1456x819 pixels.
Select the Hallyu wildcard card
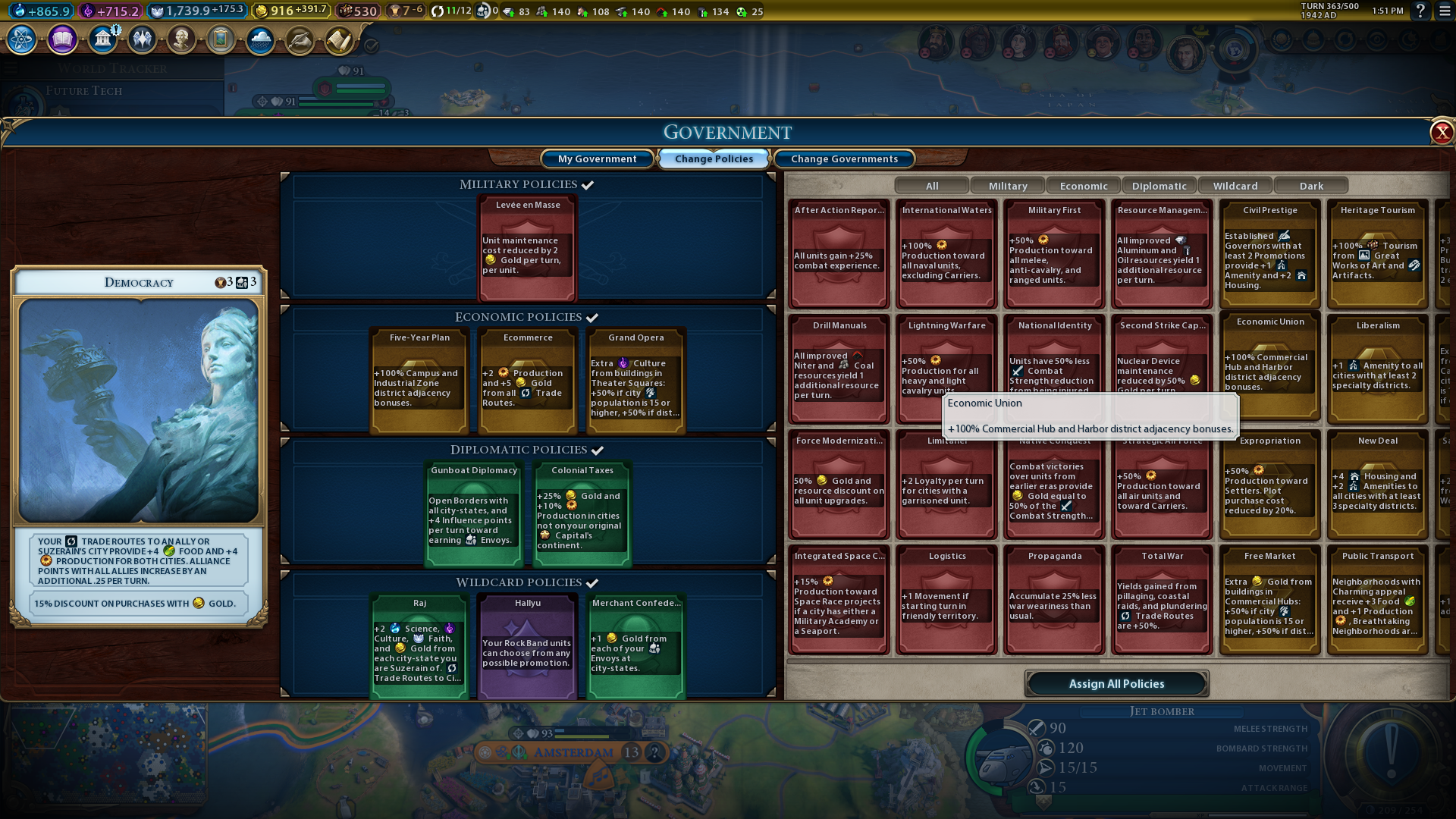tap(528, 645)
